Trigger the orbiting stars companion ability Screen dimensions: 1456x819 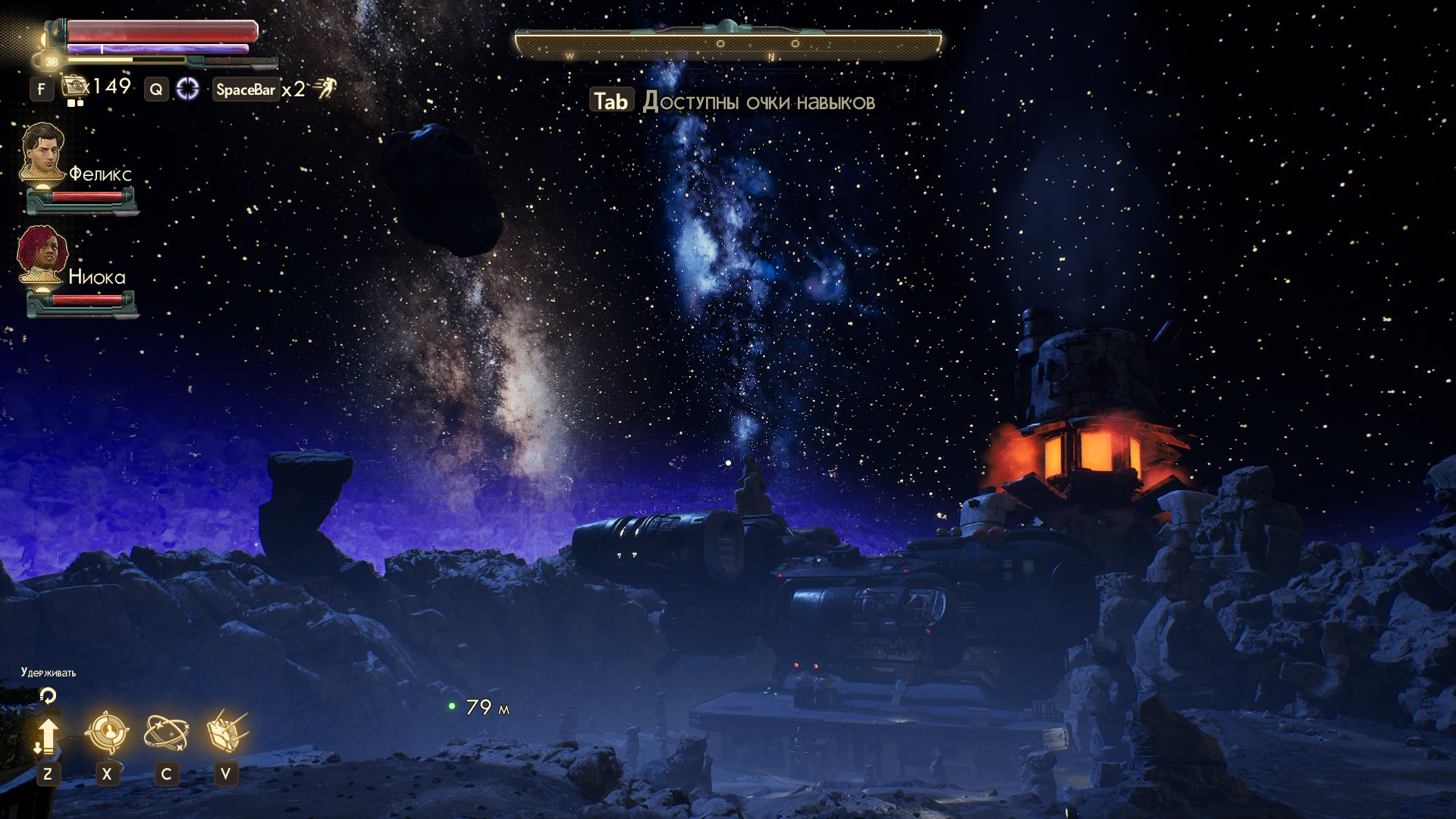[x=166, y=733]
